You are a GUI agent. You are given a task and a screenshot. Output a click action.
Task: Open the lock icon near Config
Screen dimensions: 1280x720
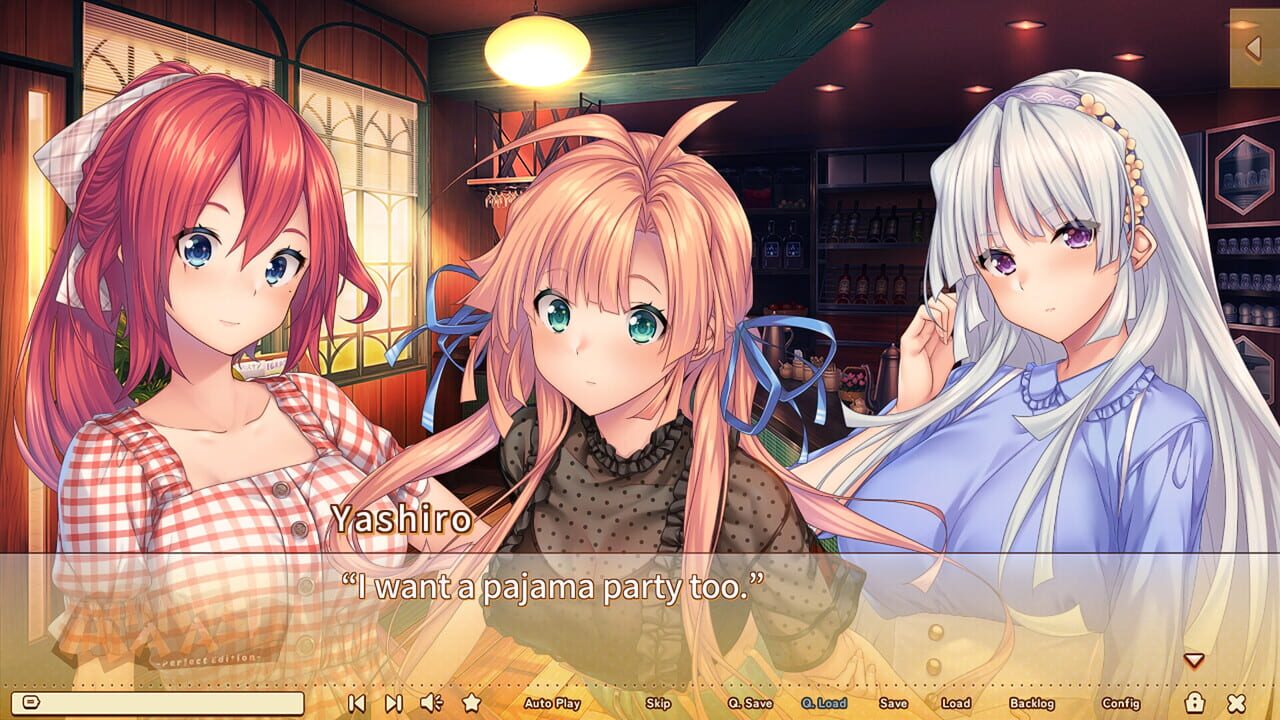[x=1196, y=704]
